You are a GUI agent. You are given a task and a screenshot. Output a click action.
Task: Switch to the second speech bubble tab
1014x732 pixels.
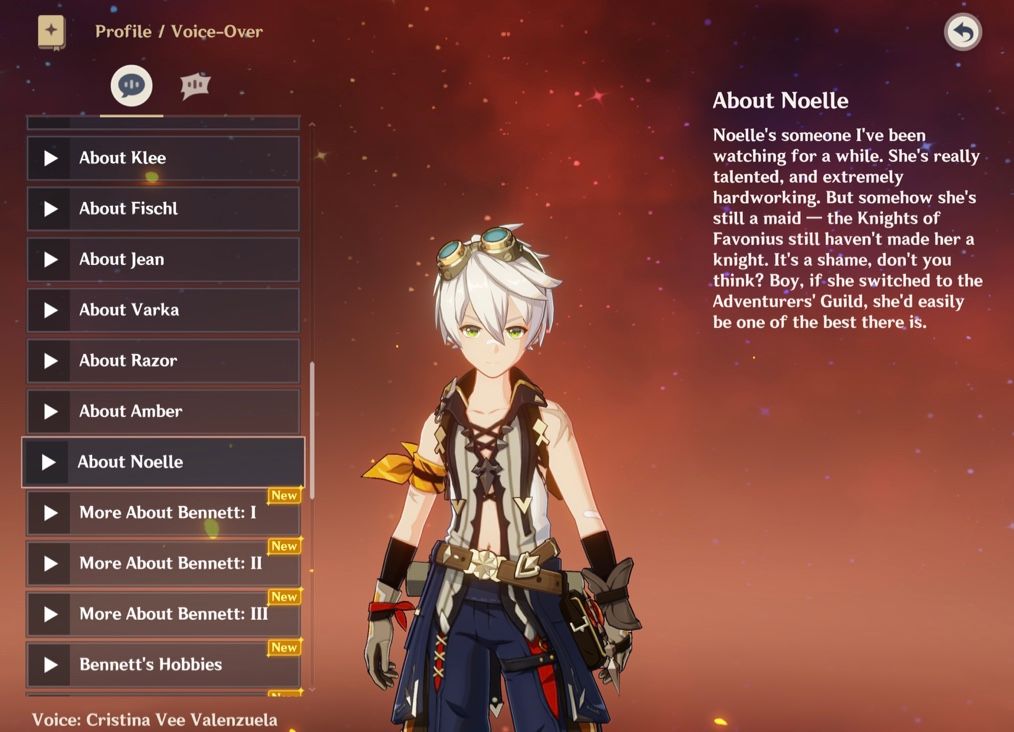(x=195, y=86)
